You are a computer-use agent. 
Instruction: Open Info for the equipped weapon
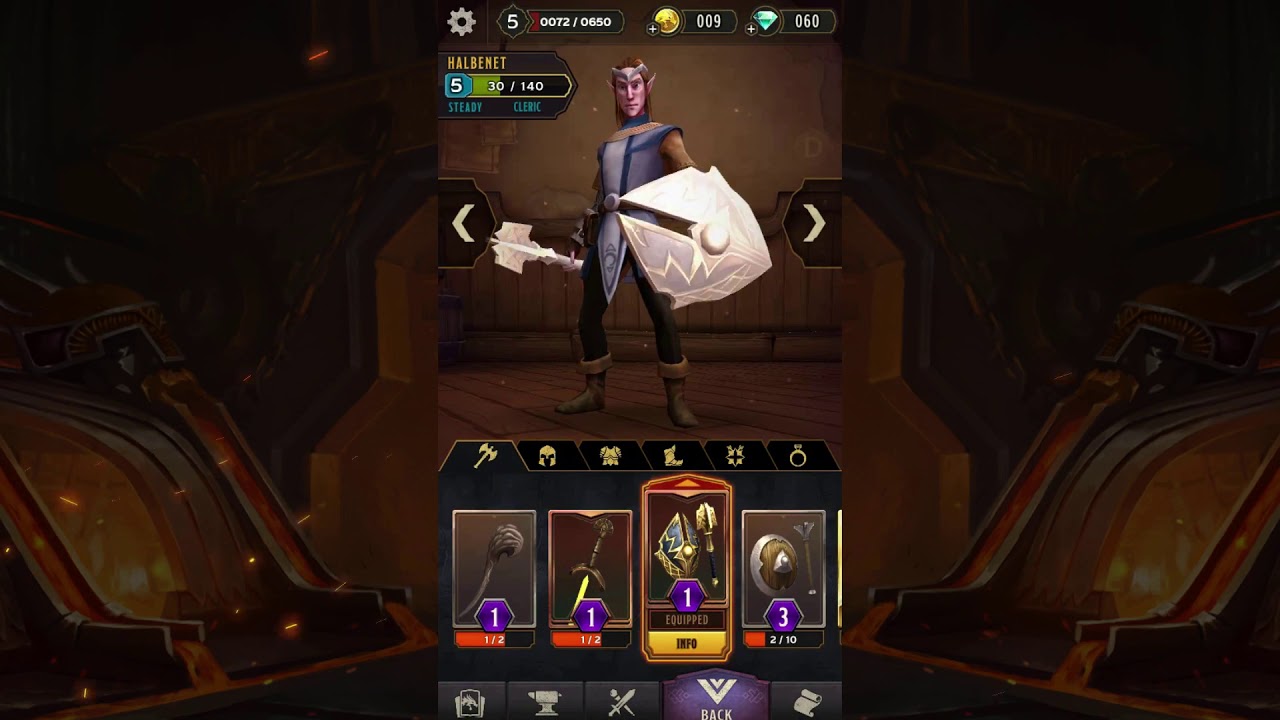coord(687,644)
